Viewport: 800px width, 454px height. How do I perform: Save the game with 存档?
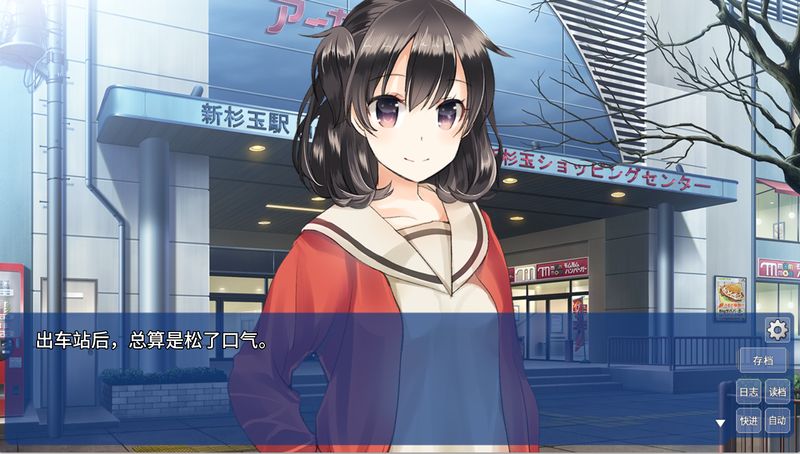(x=763, y=361)
